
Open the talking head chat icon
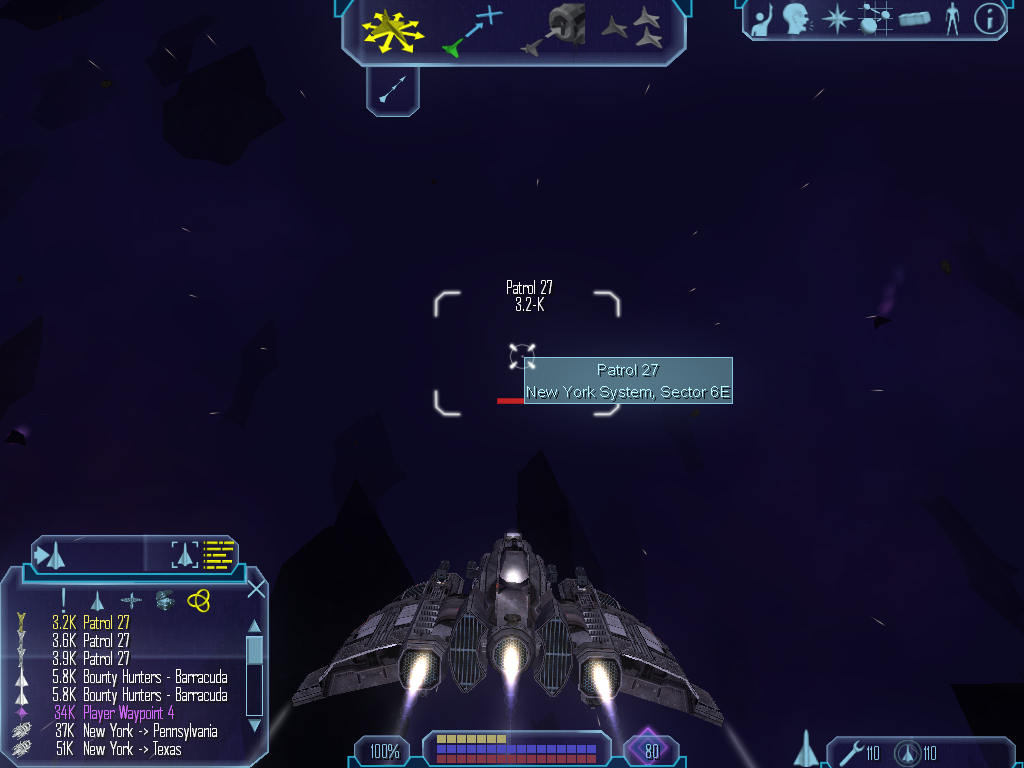[x=796, y=19]
